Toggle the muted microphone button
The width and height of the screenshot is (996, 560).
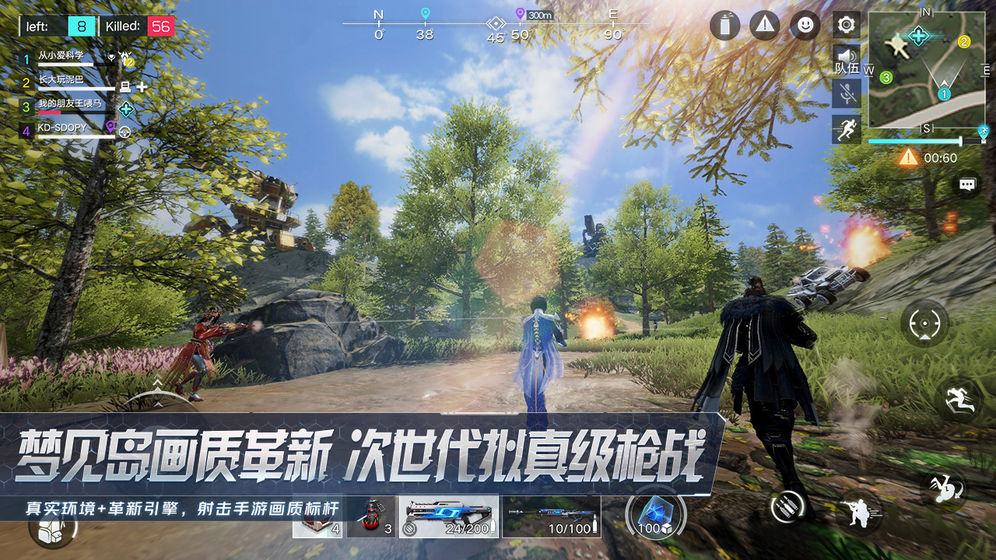coord(846,94)
